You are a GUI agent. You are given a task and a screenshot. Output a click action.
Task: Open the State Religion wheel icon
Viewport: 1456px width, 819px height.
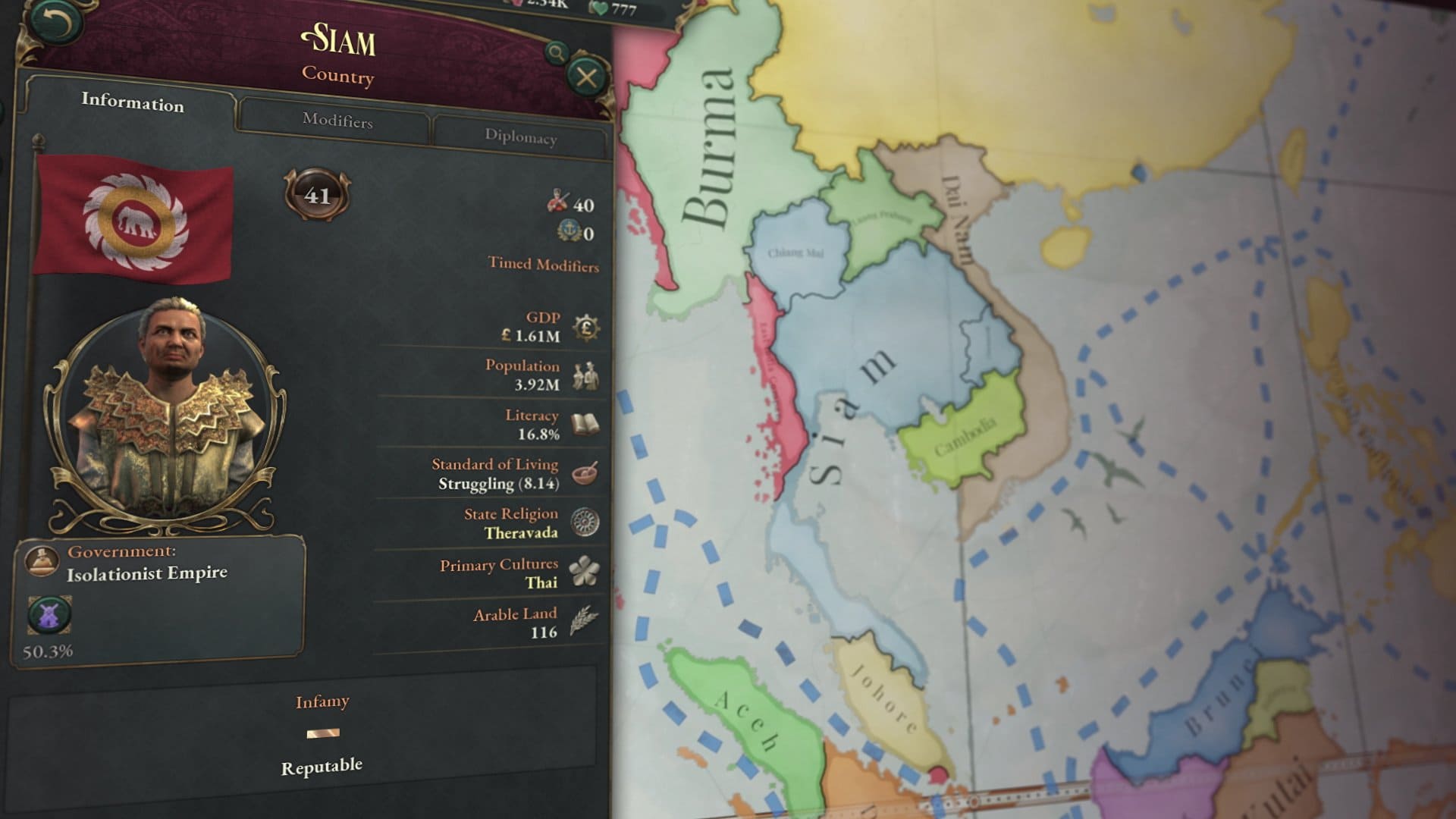coord(585,522)
